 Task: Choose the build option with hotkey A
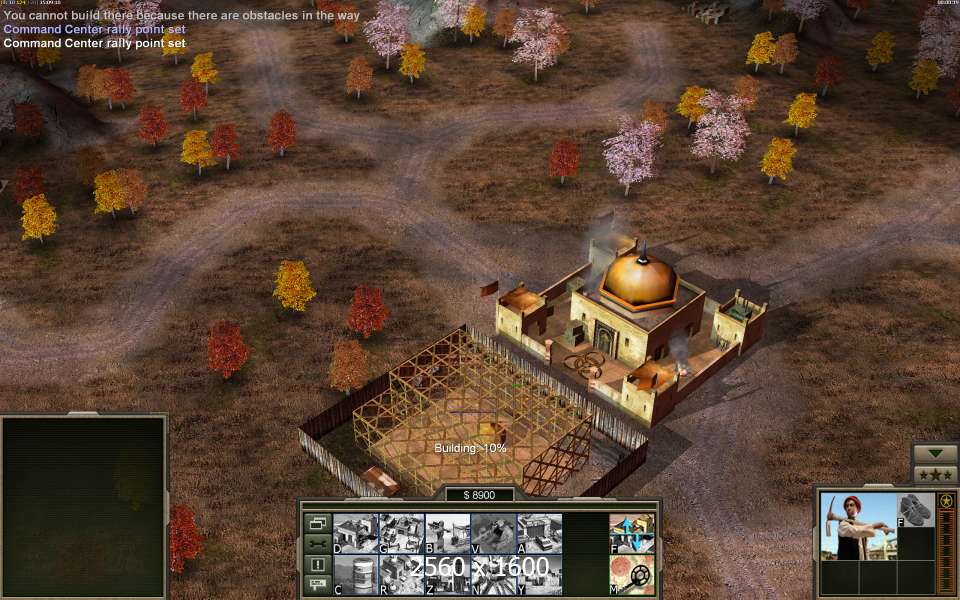click(x=539, y=533)
